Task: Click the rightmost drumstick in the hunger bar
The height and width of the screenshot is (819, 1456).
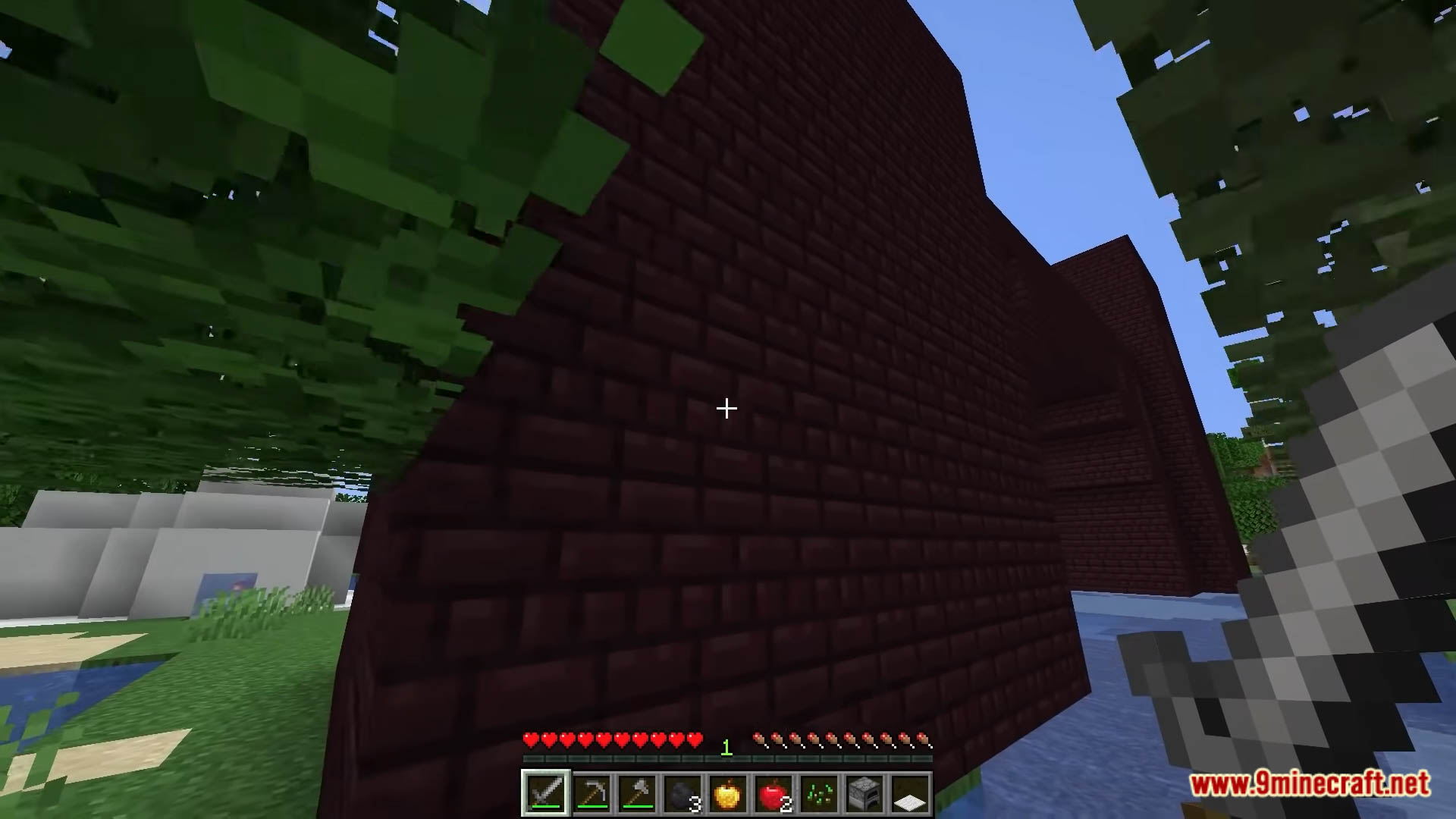Action: click(x=924, y=738)
